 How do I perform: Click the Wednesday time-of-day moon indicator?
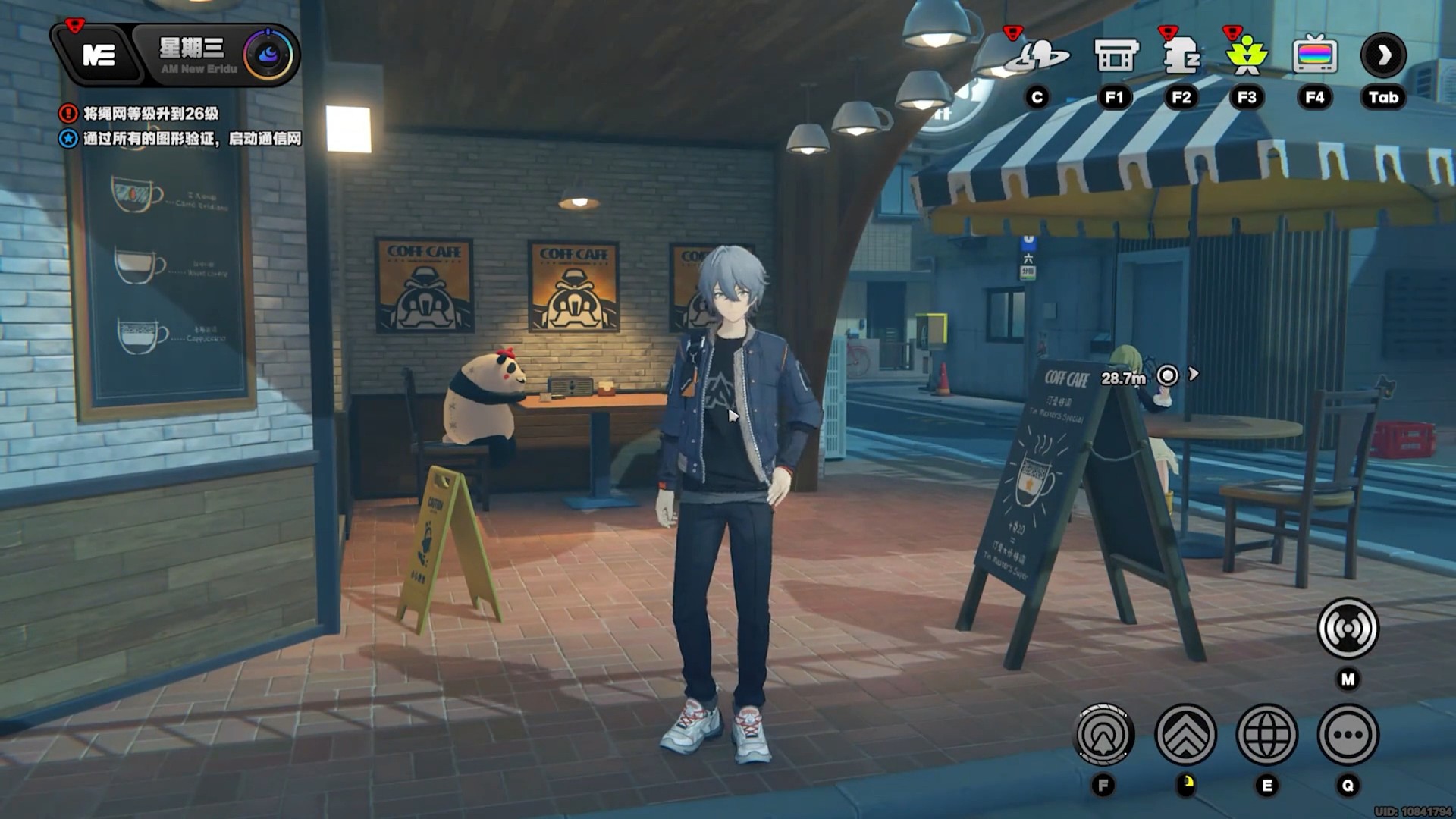coord(268,55)
